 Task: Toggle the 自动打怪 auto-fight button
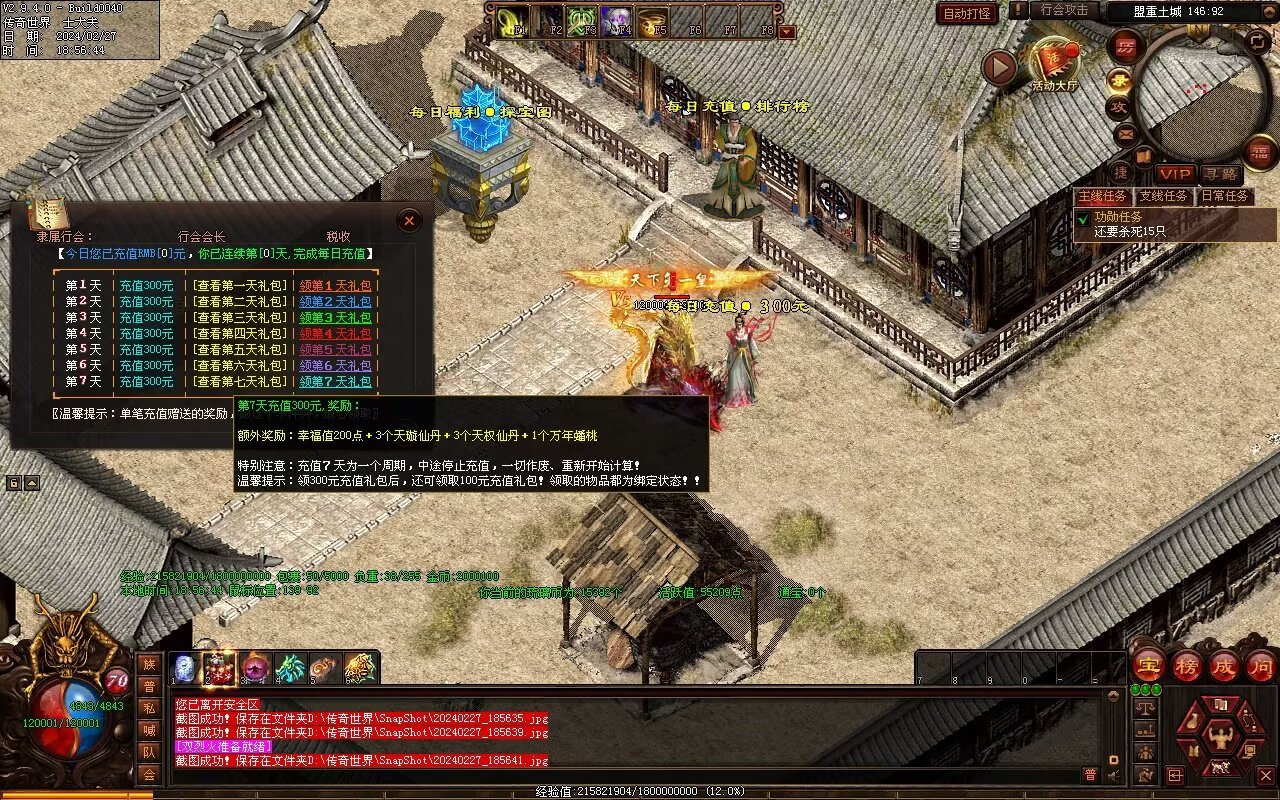tap(968, 13)
